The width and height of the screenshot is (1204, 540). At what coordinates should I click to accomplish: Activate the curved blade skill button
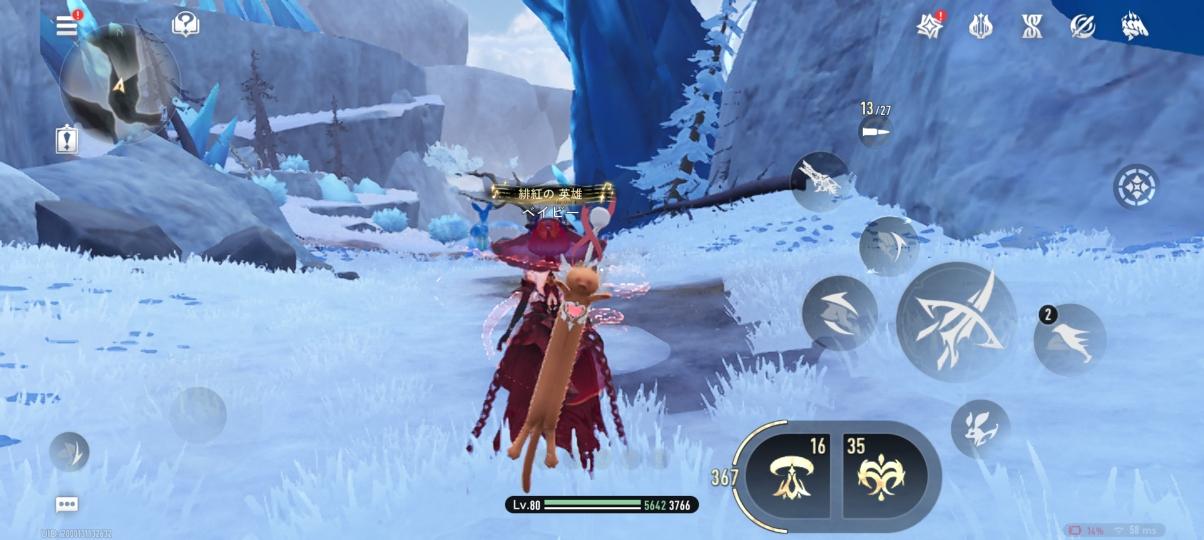839,313
